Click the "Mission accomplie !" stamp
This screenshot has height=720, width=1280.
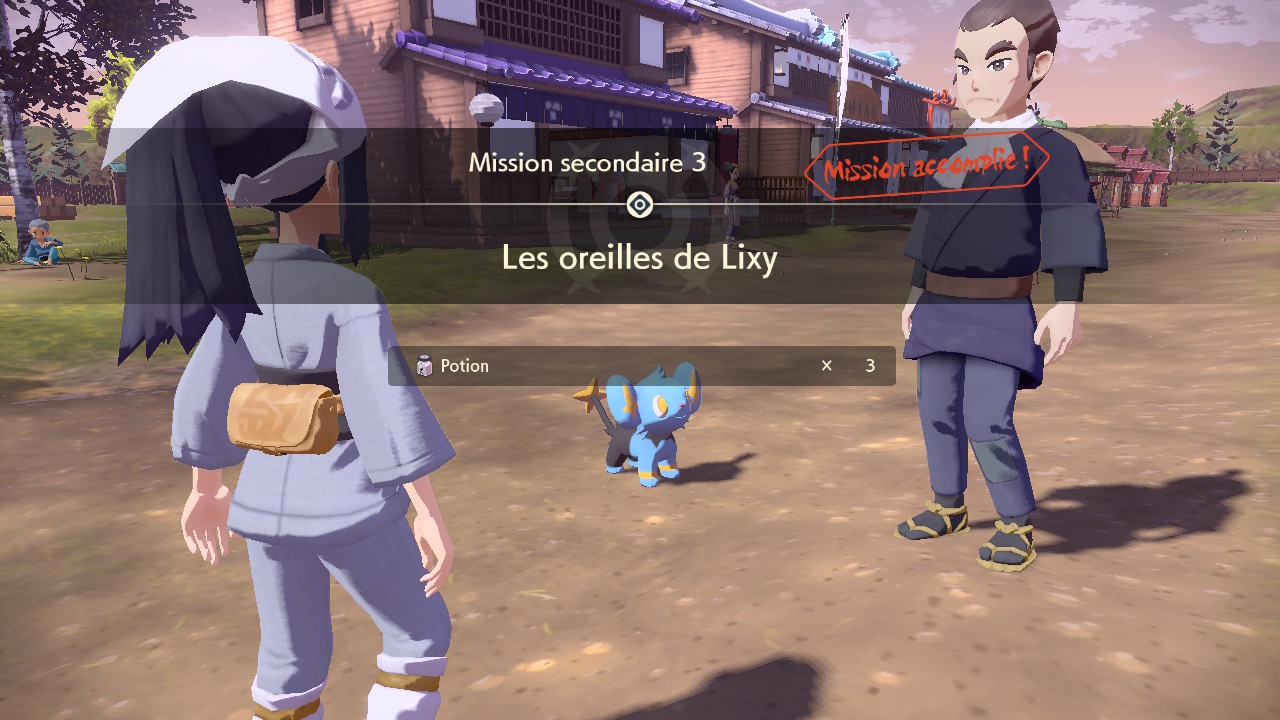925,166
